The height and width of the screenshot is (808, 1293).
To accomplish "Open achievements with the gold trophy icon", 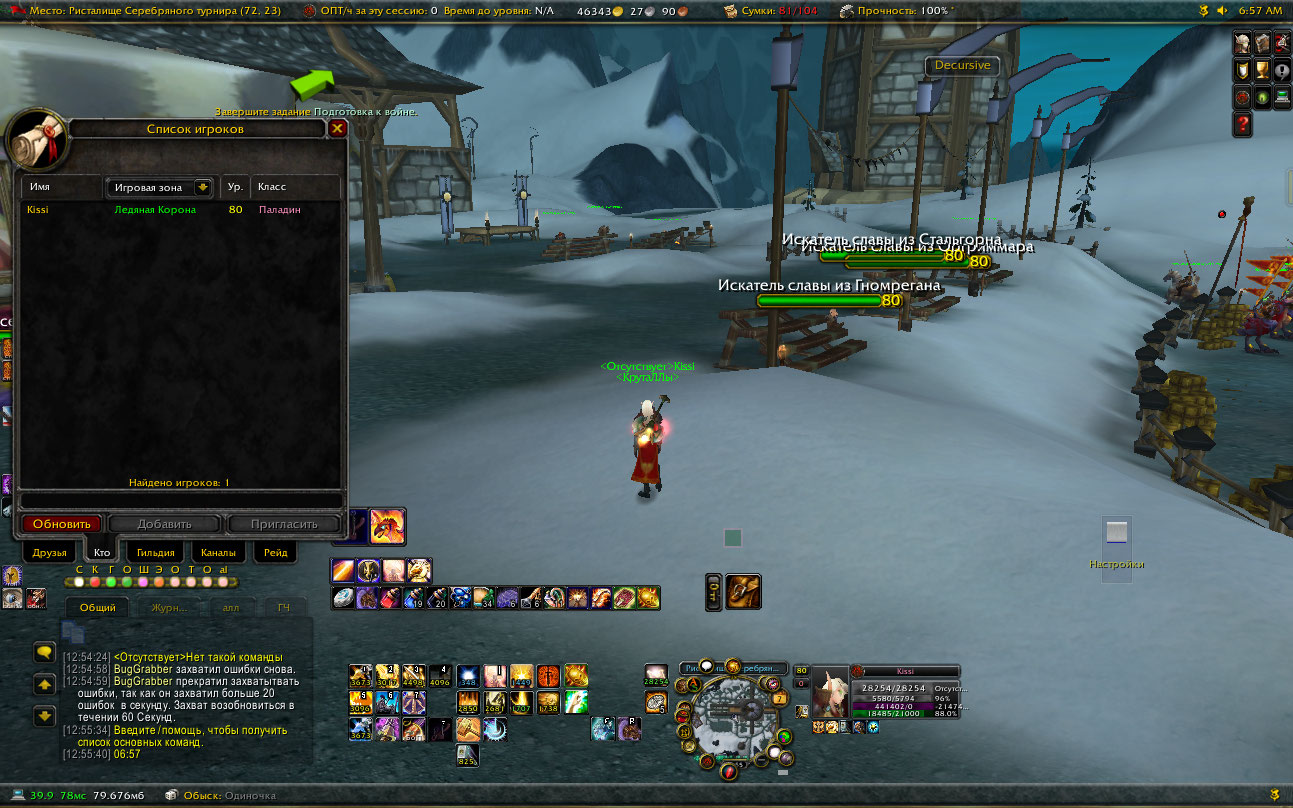I will click(x=1263, y=70).
